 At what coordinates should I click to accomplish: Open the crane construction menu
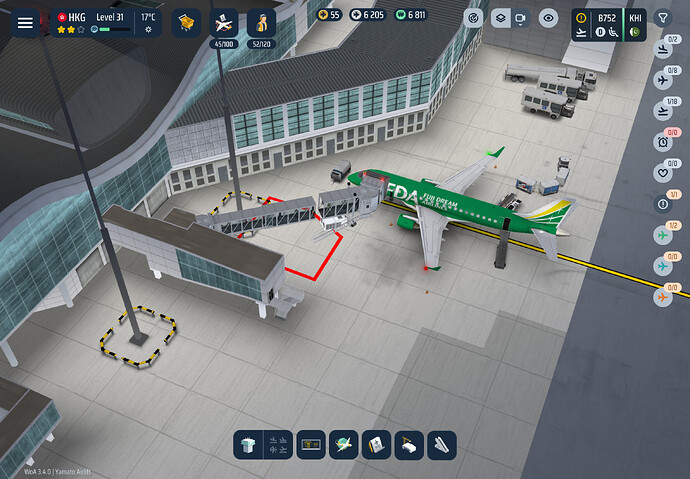pos(408,445)
